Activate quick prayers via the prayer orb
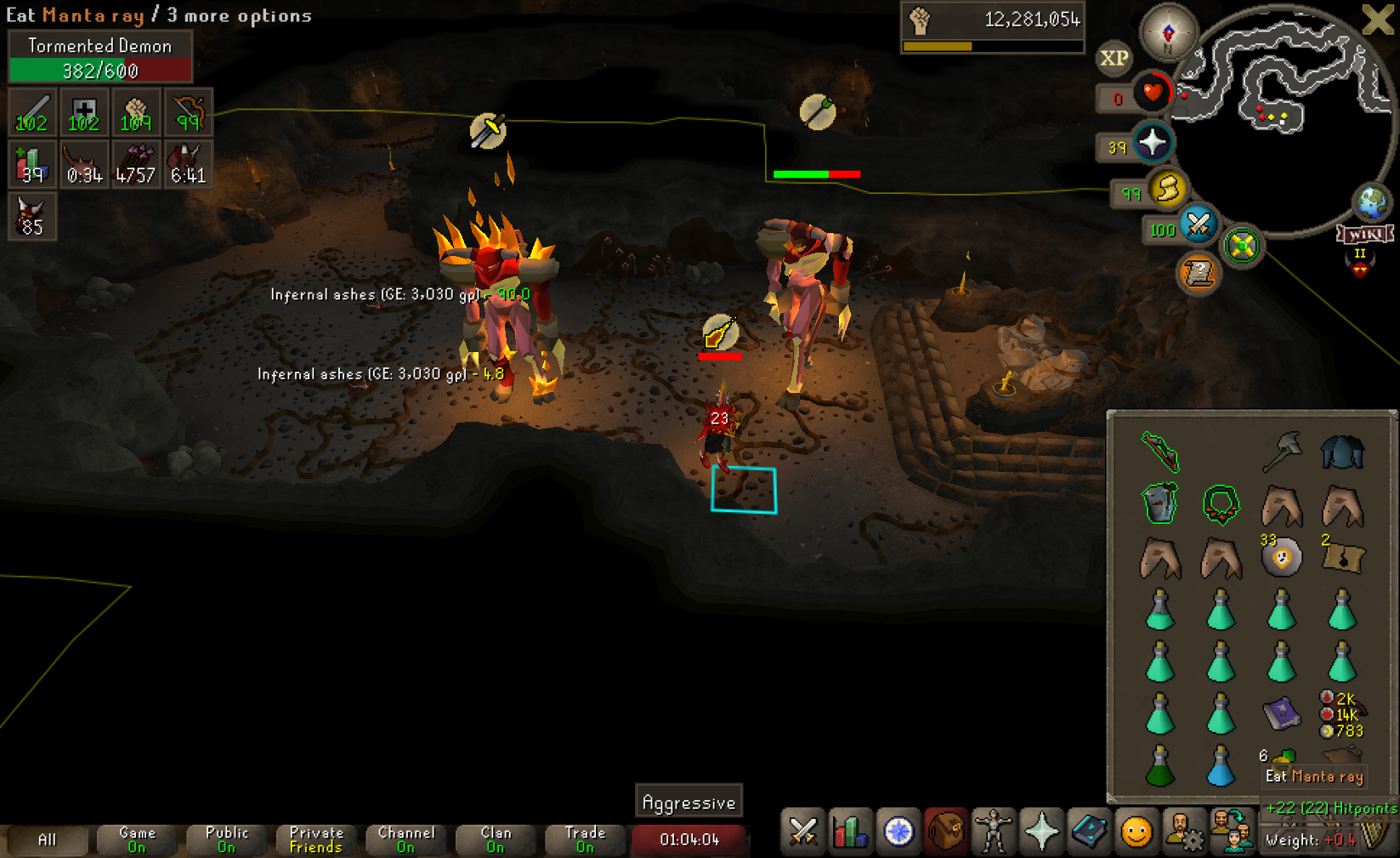 pyautogui.click(x=1152, y=143)
